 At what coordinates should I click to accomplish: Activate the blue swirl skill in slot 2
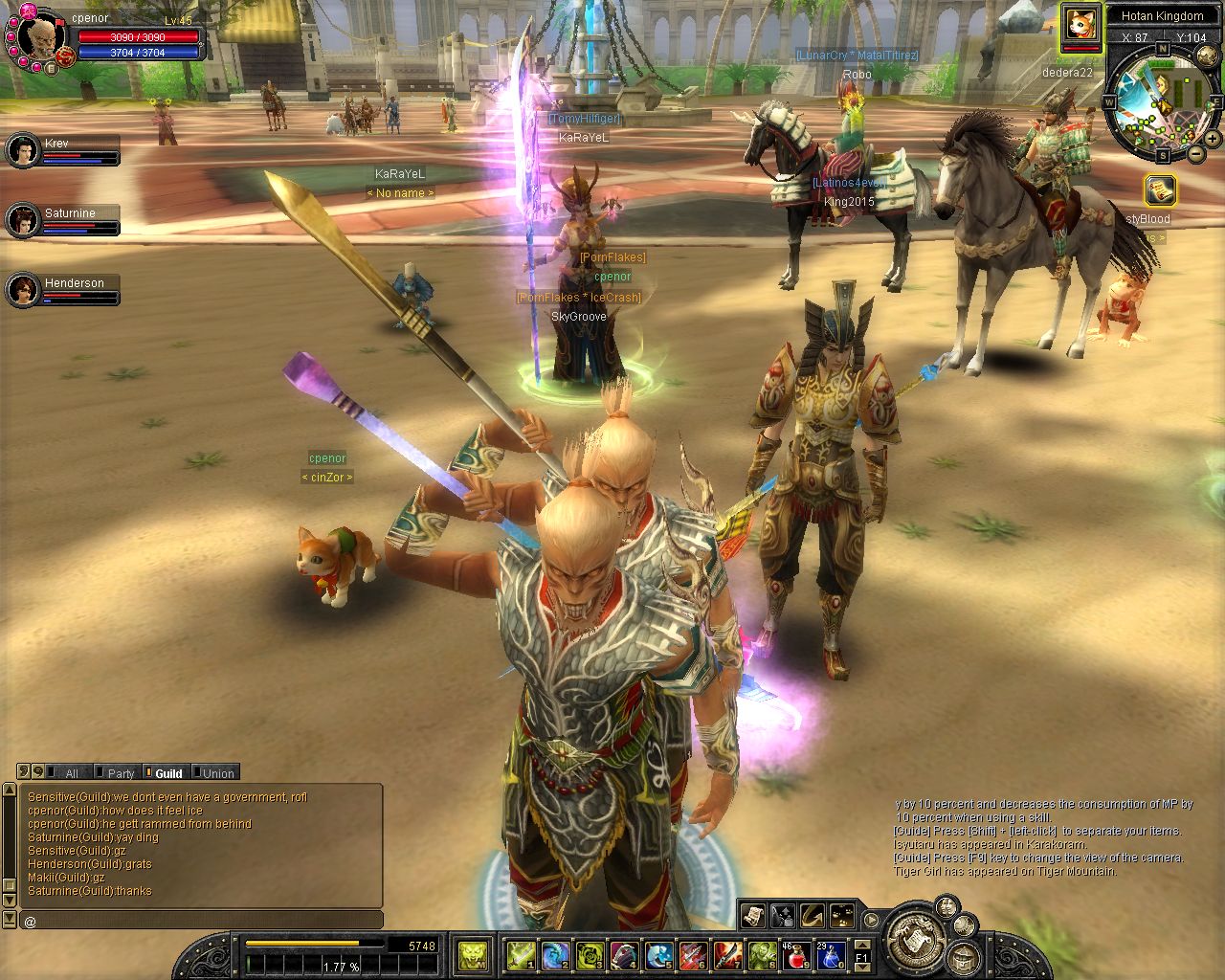555,954
